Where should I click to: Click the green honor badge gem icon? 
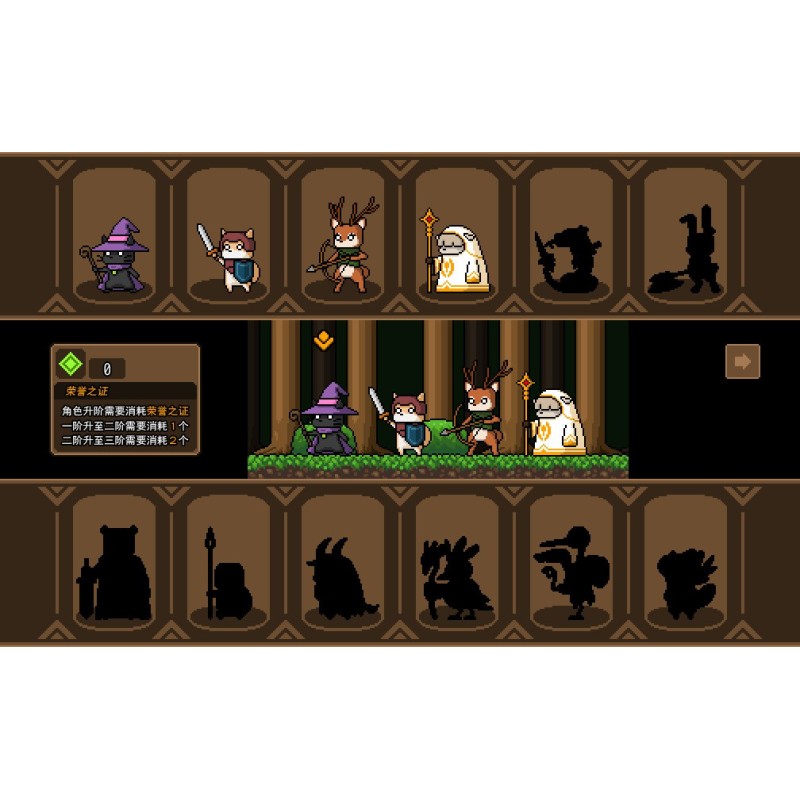click(70, 363)
